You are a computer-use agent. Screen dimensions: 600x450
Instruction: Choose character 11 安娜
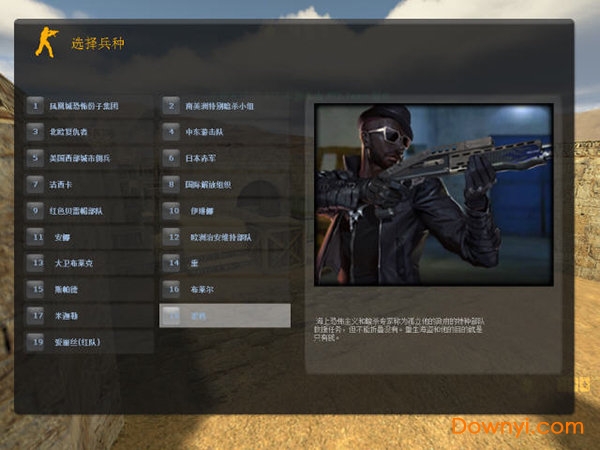90,237
